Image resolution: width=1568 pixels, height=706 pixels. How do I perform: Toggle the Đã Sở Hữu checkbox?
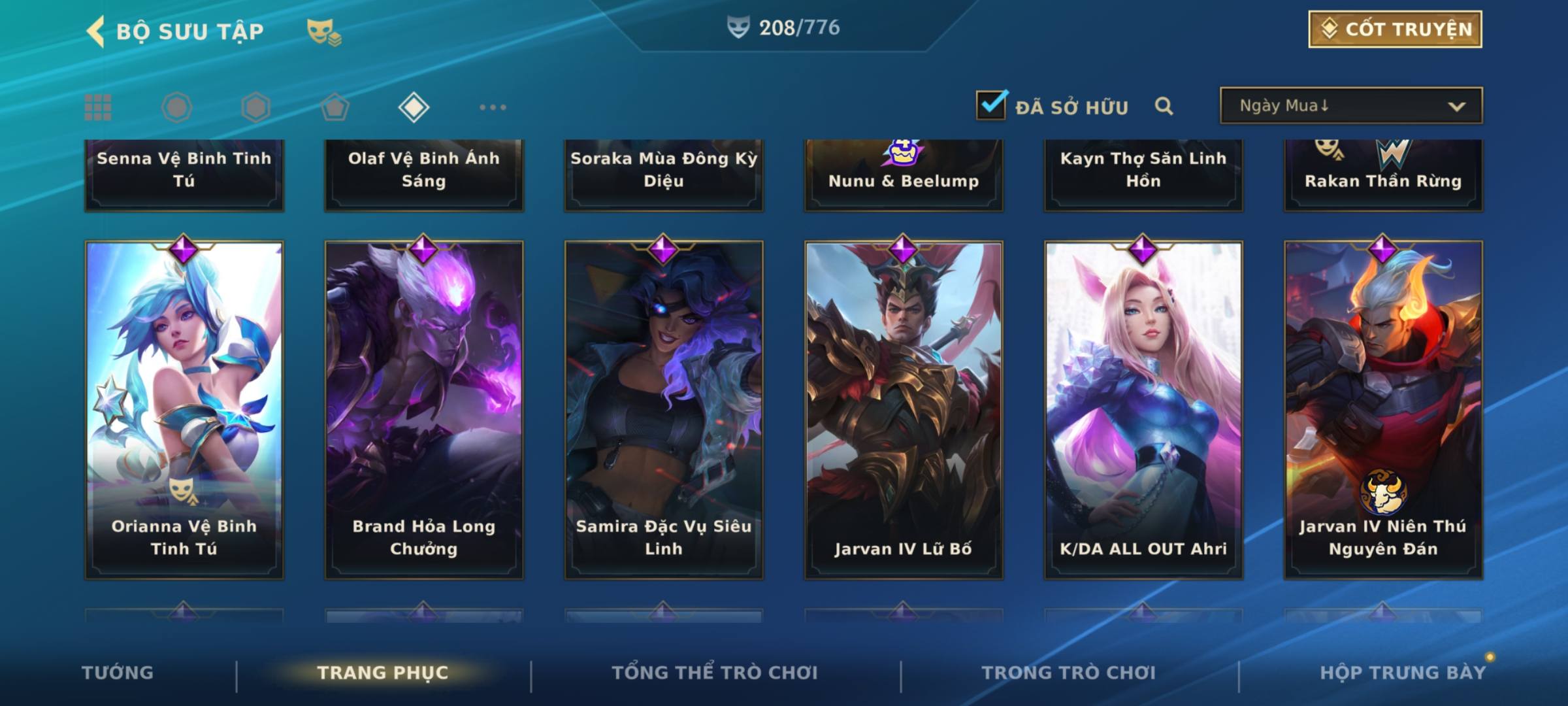(x=991, y=105)
